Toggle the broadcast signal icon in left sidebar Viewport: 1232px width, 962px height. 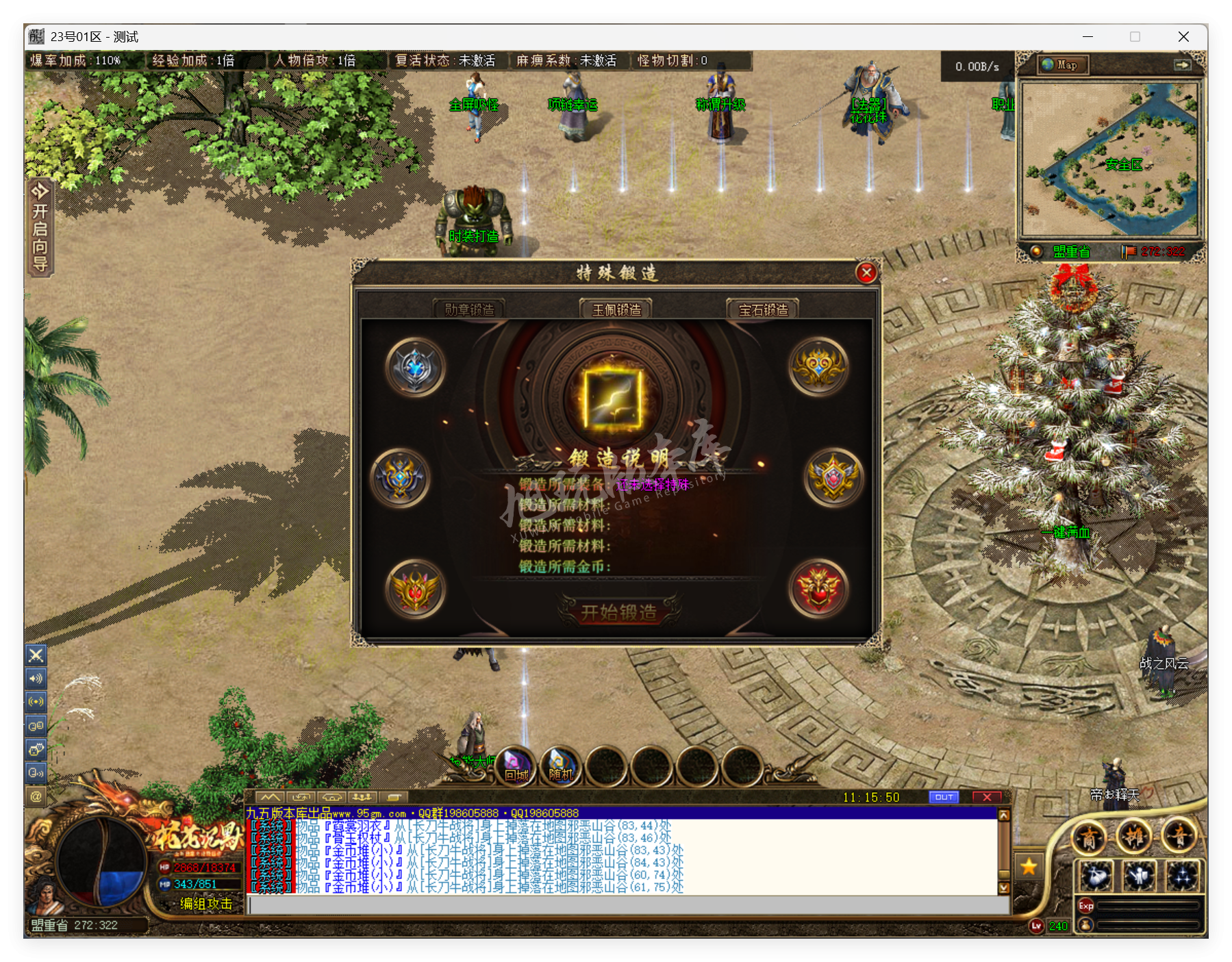(x=36, y=702)
